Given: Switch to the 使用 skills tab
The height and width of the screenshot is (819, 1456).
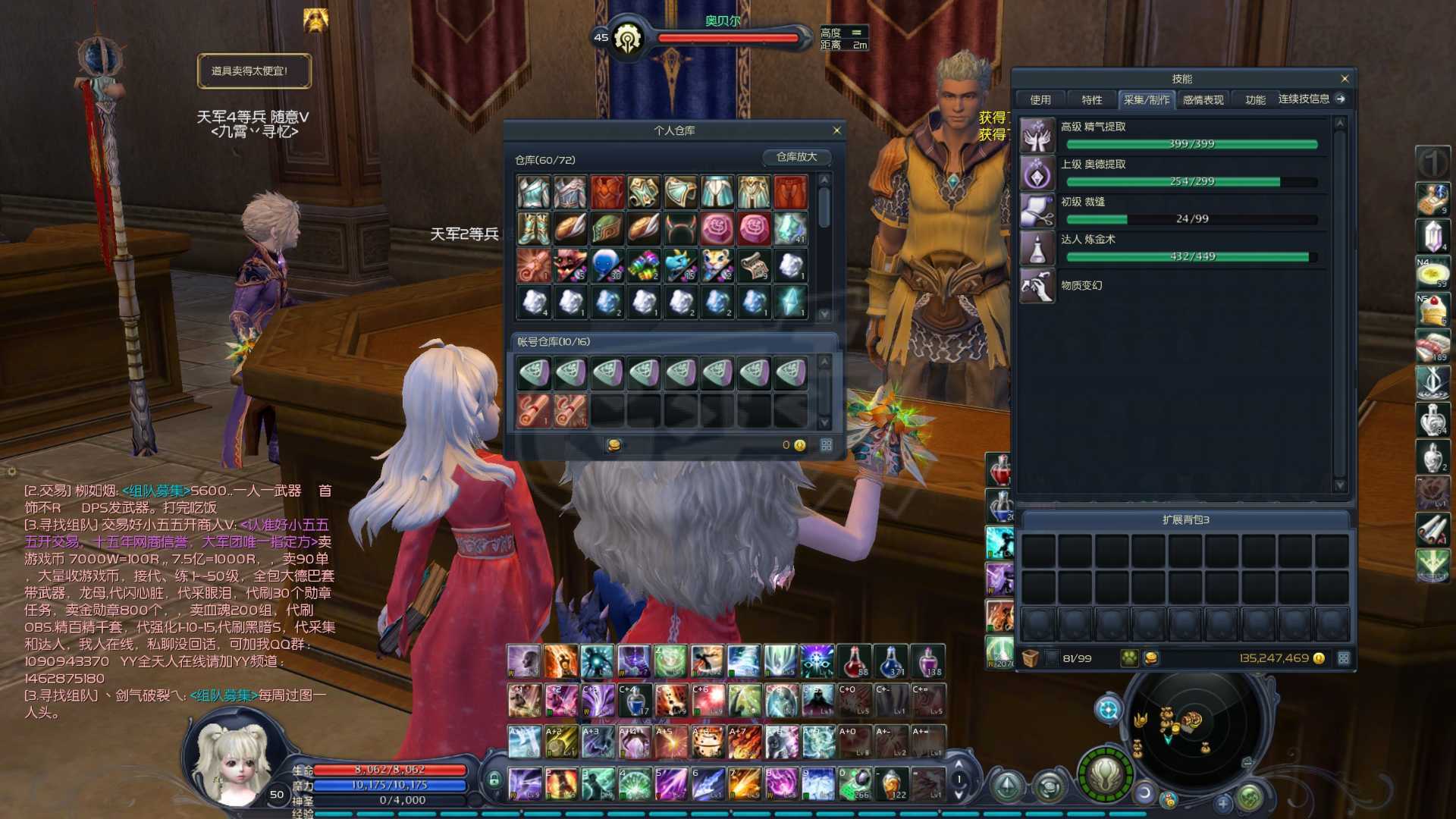Looking at the screenshot, I should 1040,100.
